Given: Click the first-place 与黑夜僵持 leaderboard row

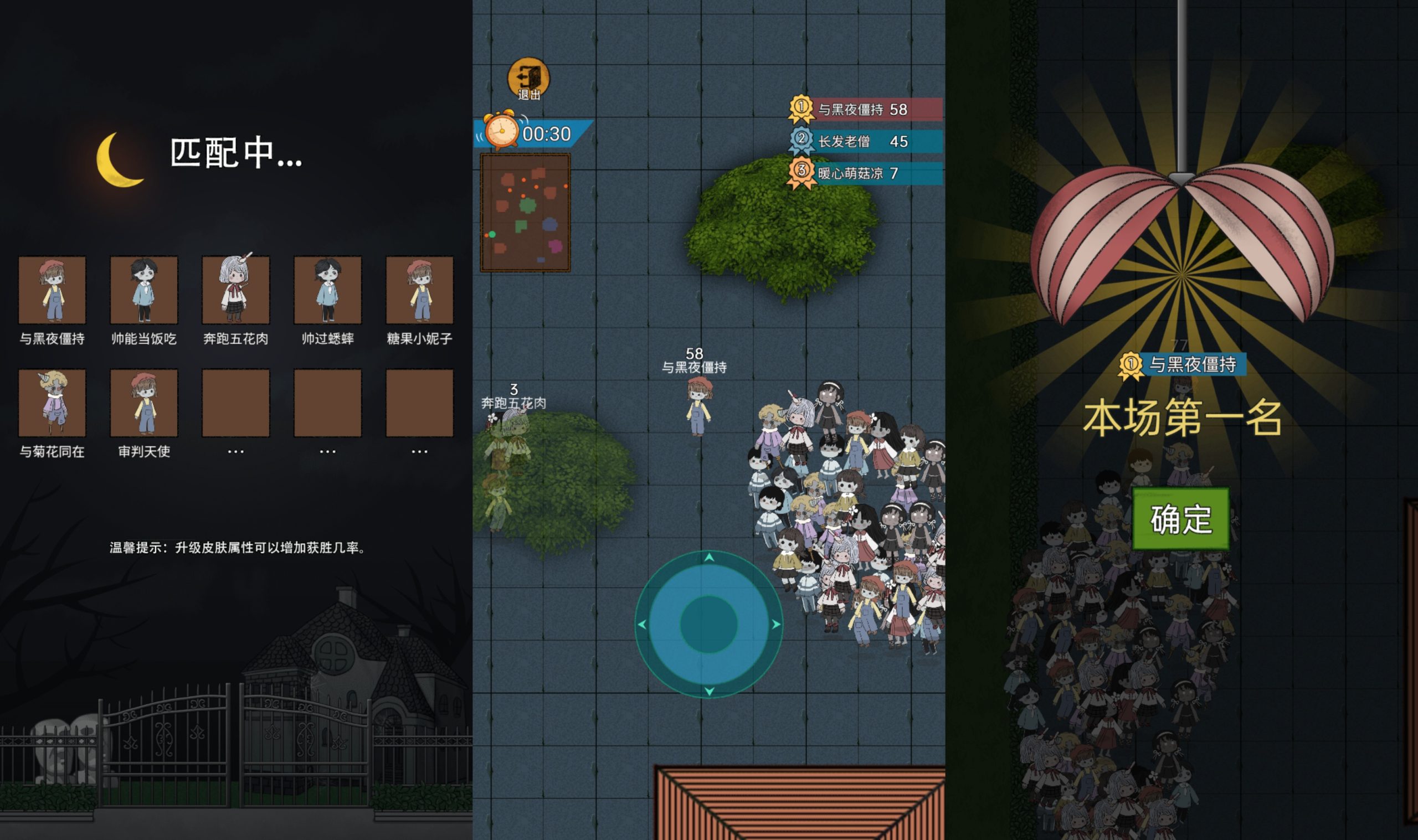Looking at the screenshot, I should click(866, 109).
